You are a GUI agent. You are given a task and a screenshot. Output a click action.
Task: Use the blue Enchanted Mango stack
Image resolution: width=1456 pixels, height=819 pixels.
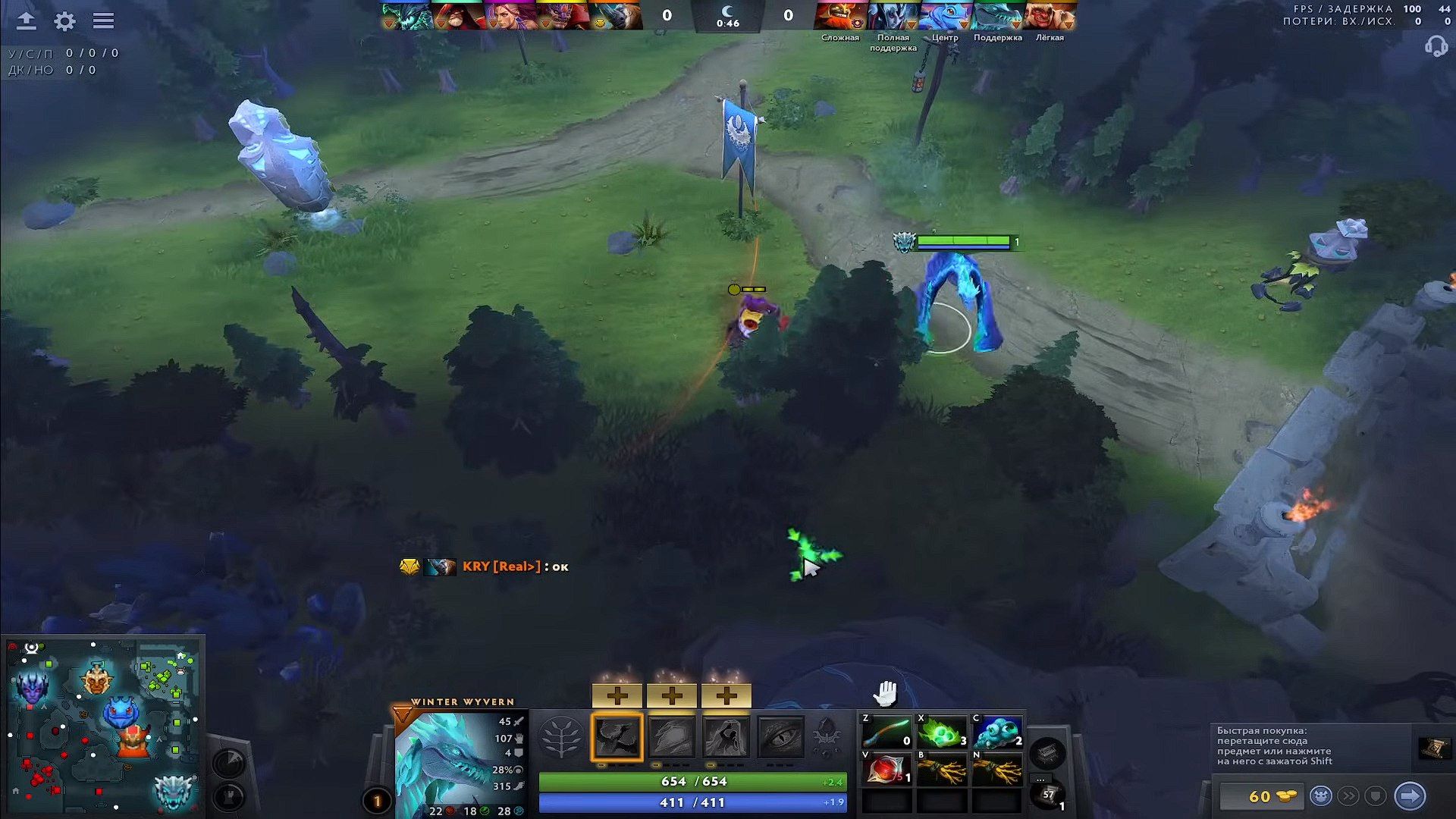(x=996, y=733)
